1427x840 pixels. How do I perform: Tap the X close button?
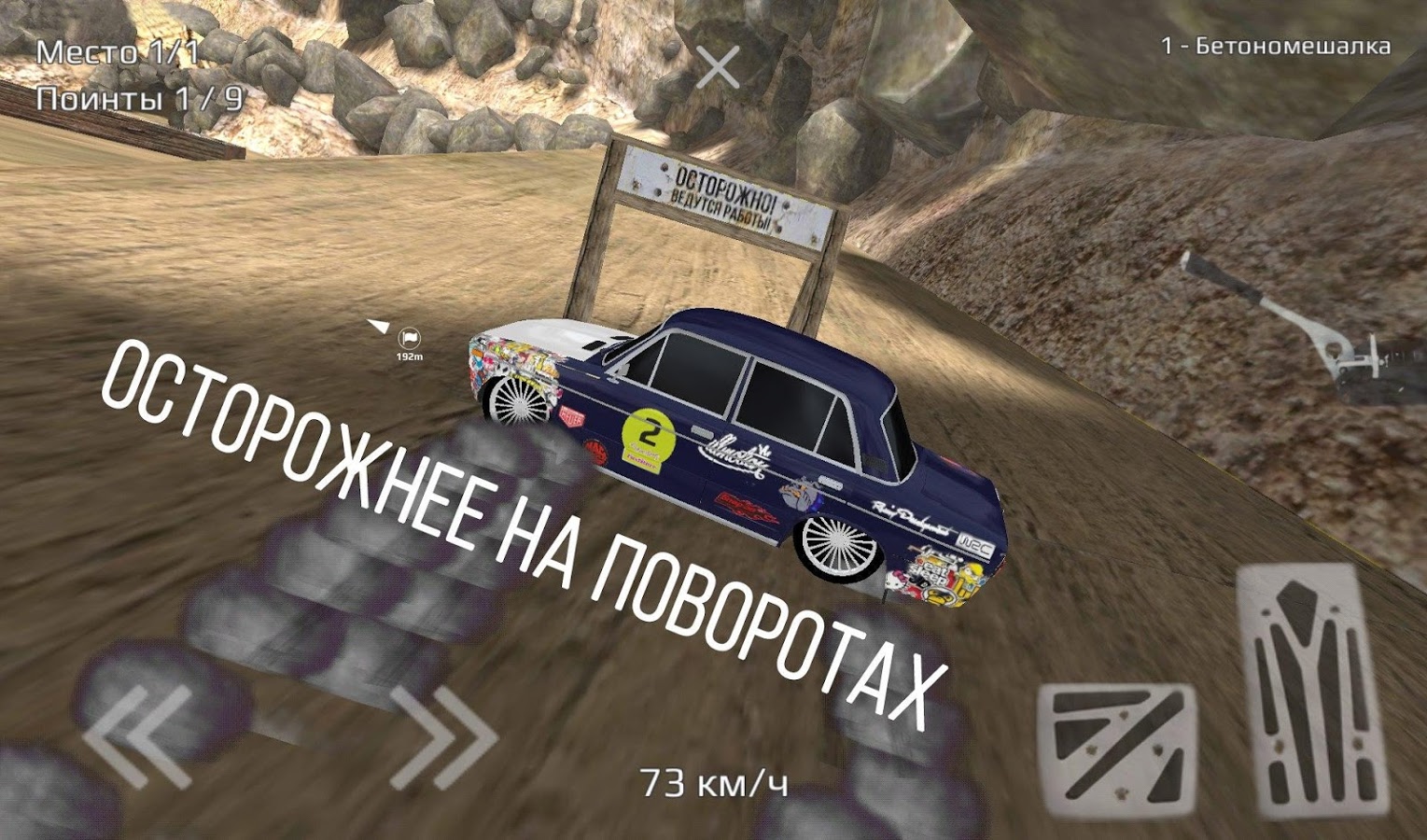tap(718, 67)
